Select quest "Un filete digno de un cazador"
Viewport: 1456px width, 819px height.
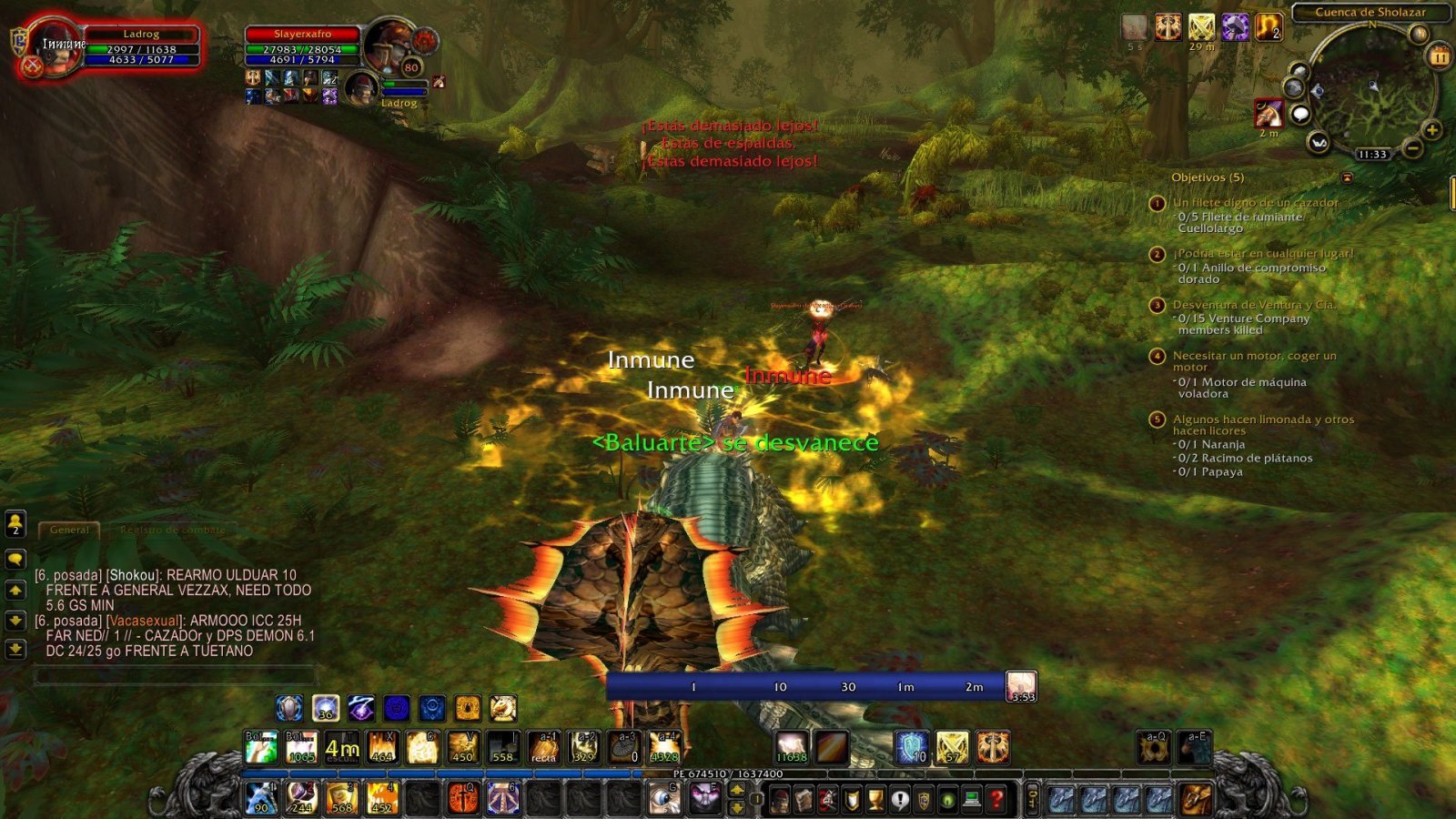[1255, 203]
